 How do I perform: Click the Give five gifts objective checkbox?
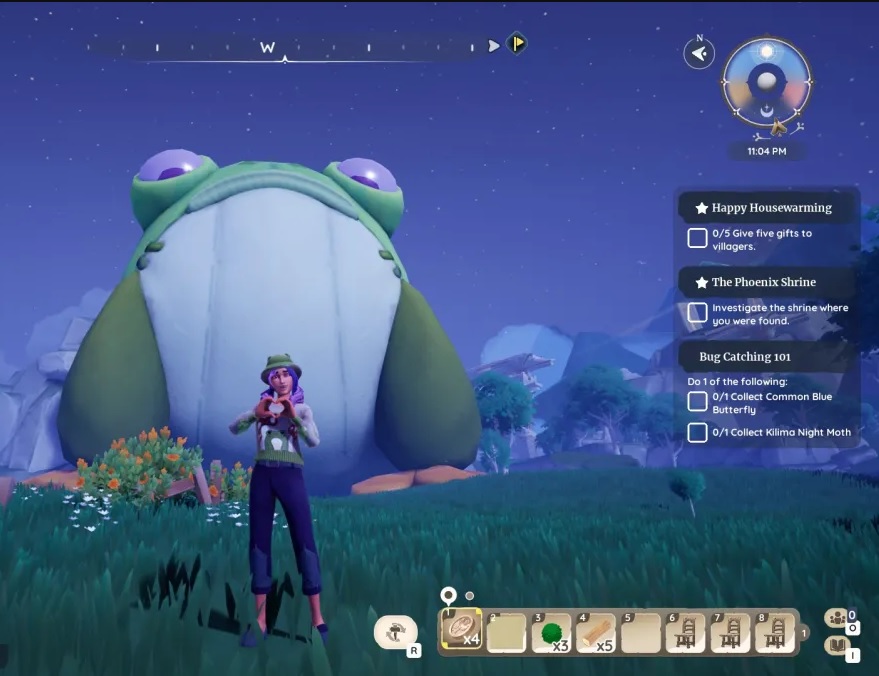(697, 238)
